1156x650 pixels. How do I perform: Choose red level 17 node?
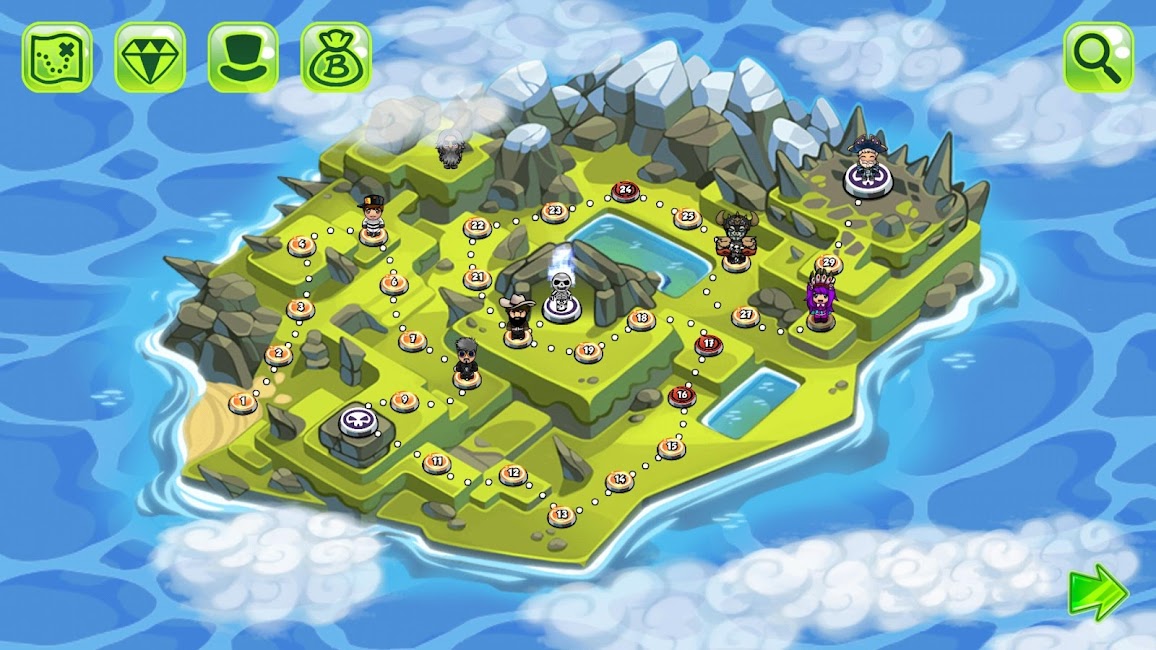[x=708, y=345]
